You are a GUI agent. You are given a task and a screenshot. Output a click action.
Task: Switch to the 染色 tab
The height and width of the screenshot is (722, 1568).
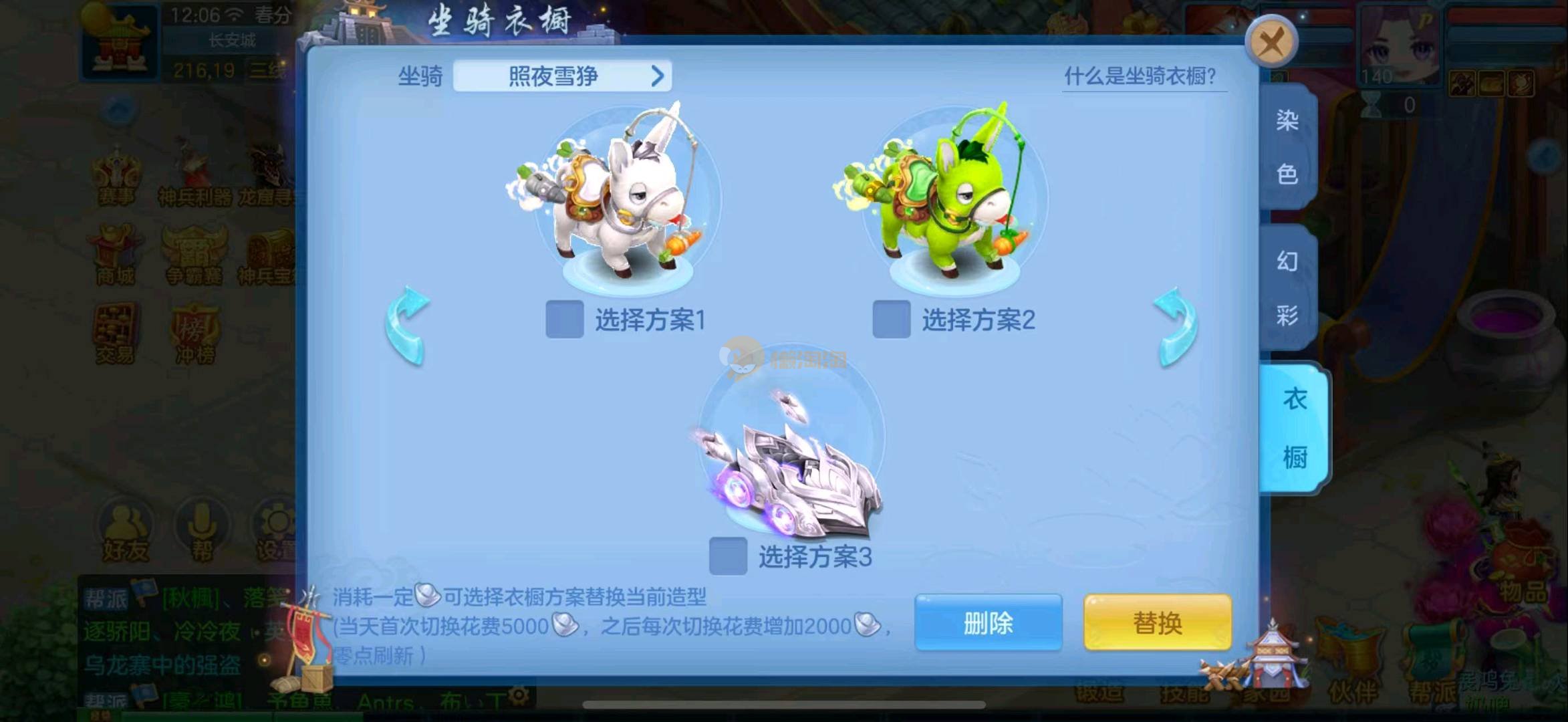point(1287,147)
